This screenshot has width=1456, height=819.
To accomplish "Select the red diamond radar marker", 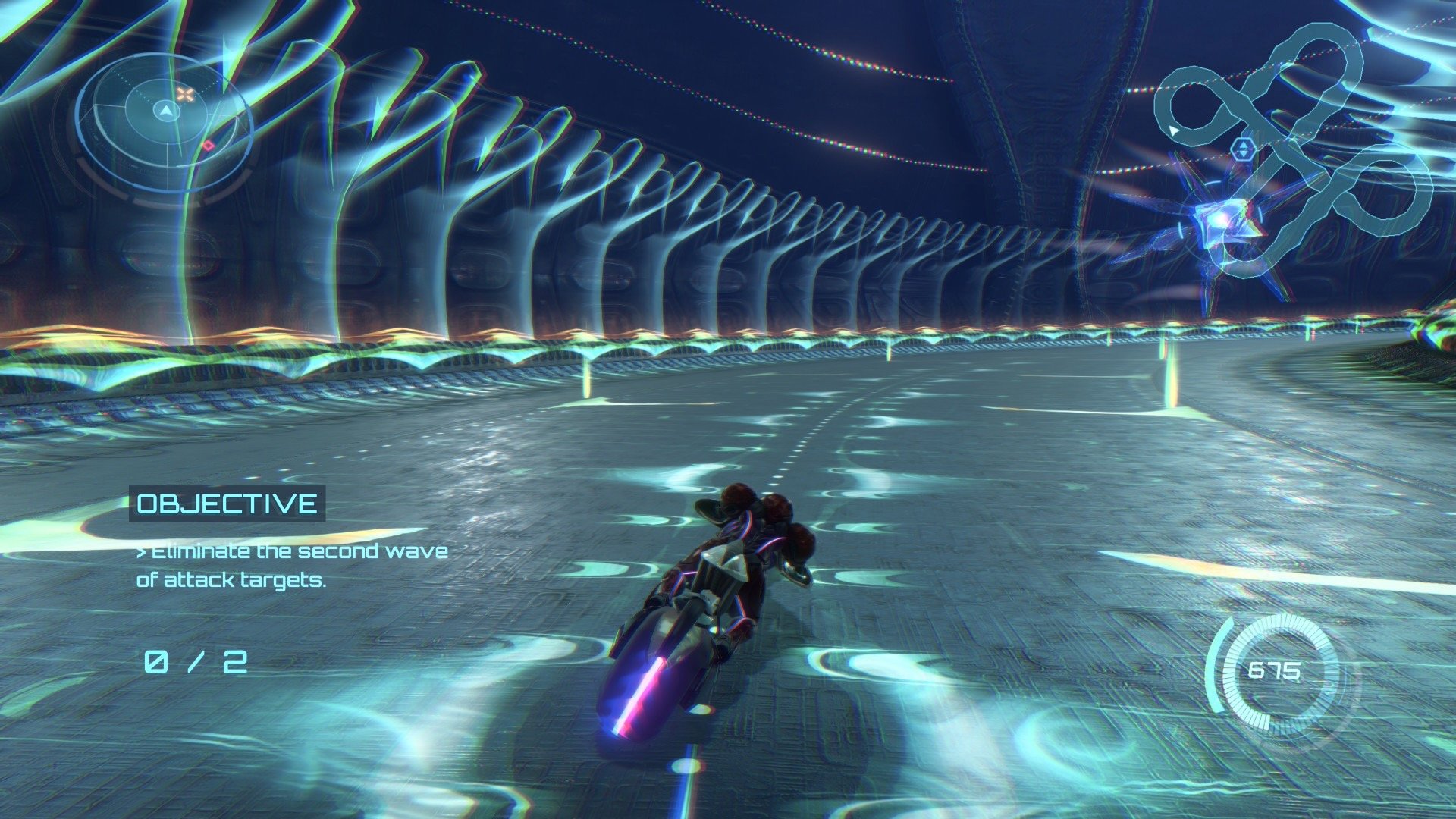I will coord(208,146).
